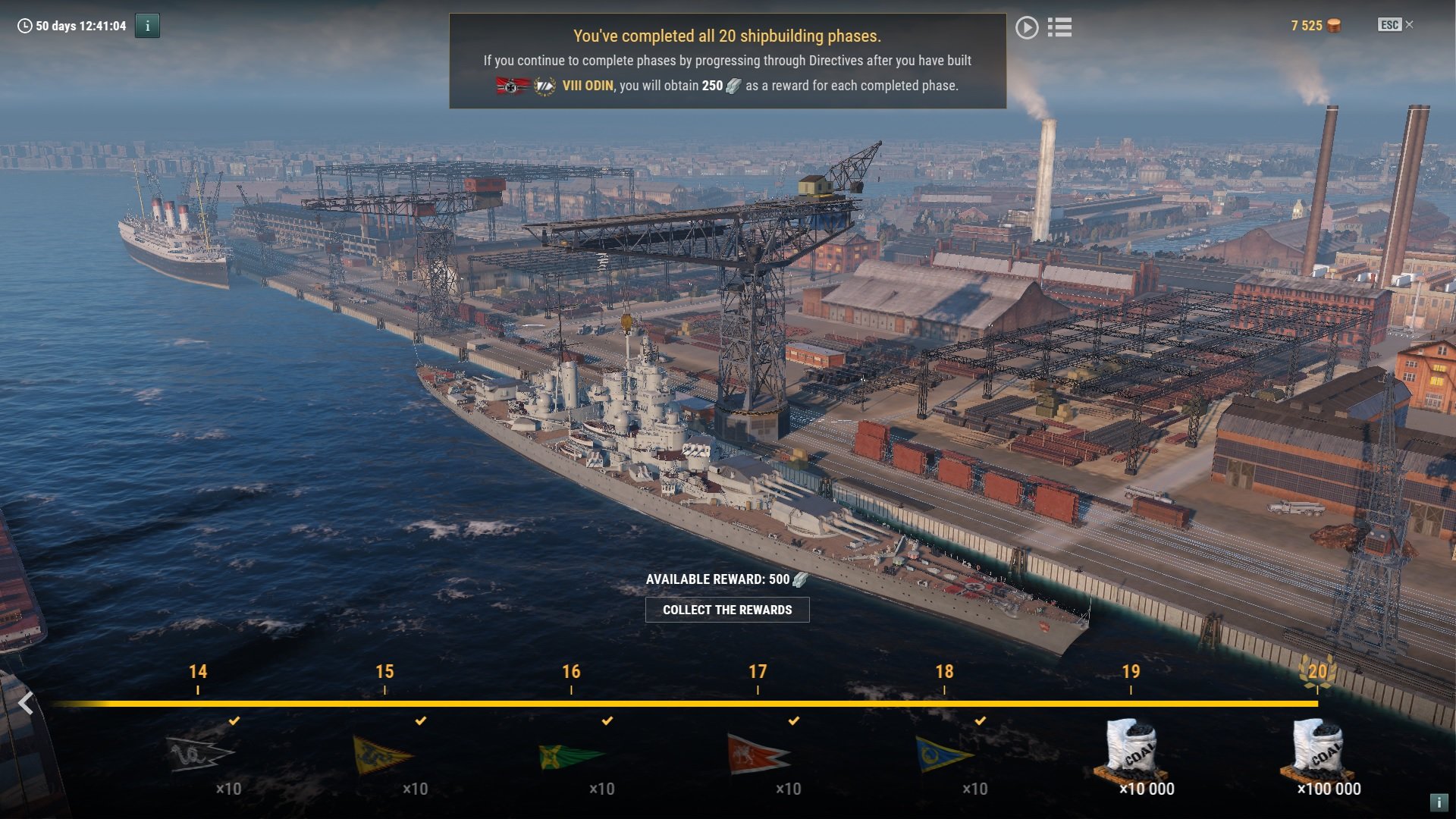Click phase 20 marker on the timeline
Image resolution: width=1456 pixels, height=819 pixels.
point(1317,673)
